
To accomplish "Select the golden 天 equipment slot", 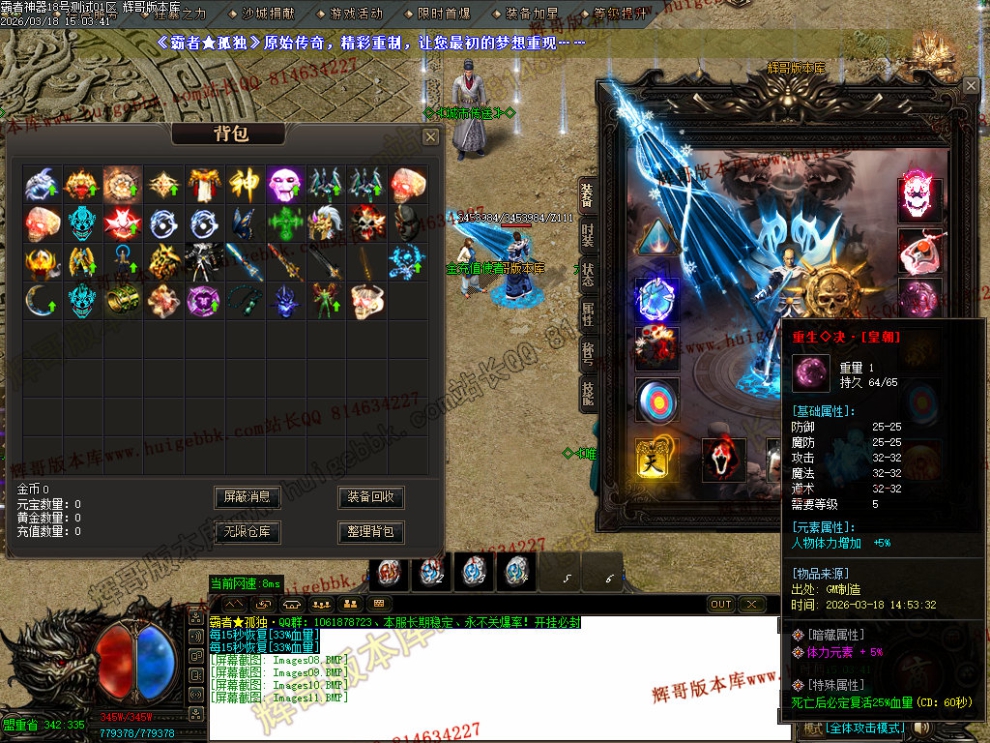I will pyautogui.click(x=656, y=460).
